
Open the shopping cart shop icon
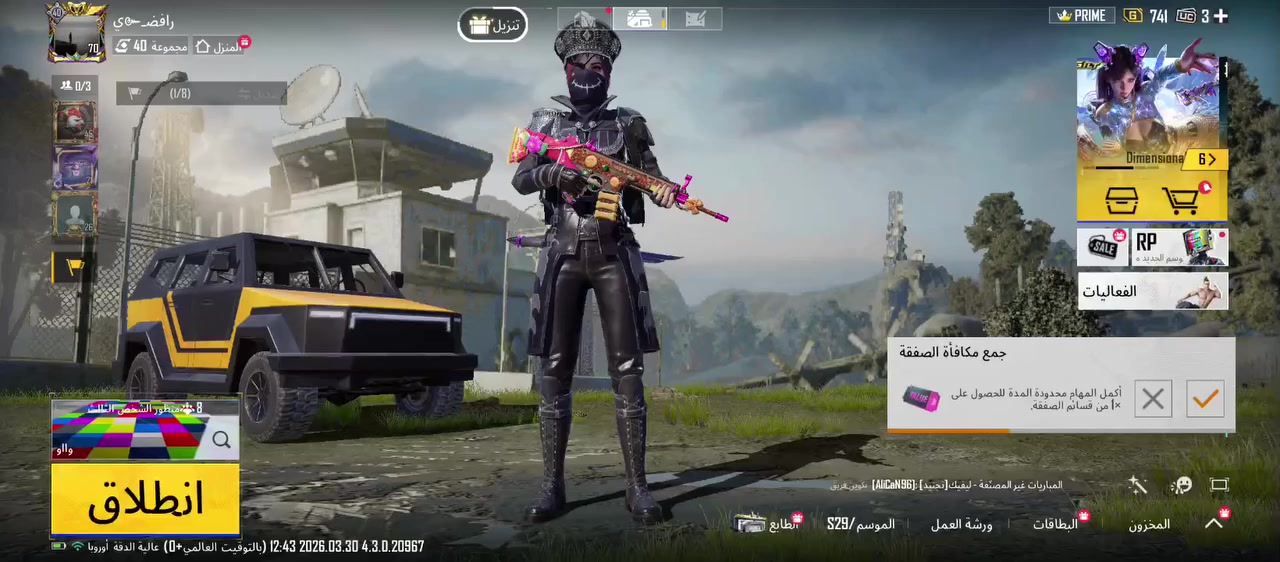point(1182,200)
